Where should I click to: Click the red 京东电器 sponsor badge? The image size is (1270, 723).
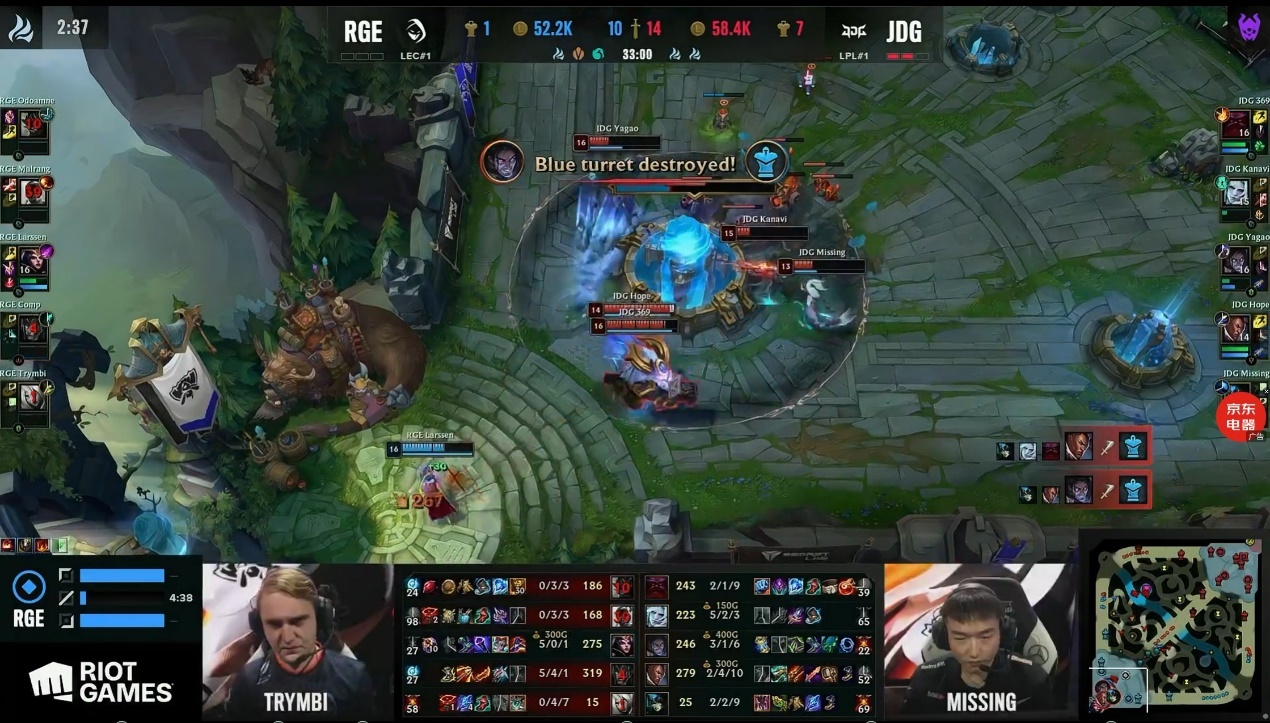[x=1241, y=416]
